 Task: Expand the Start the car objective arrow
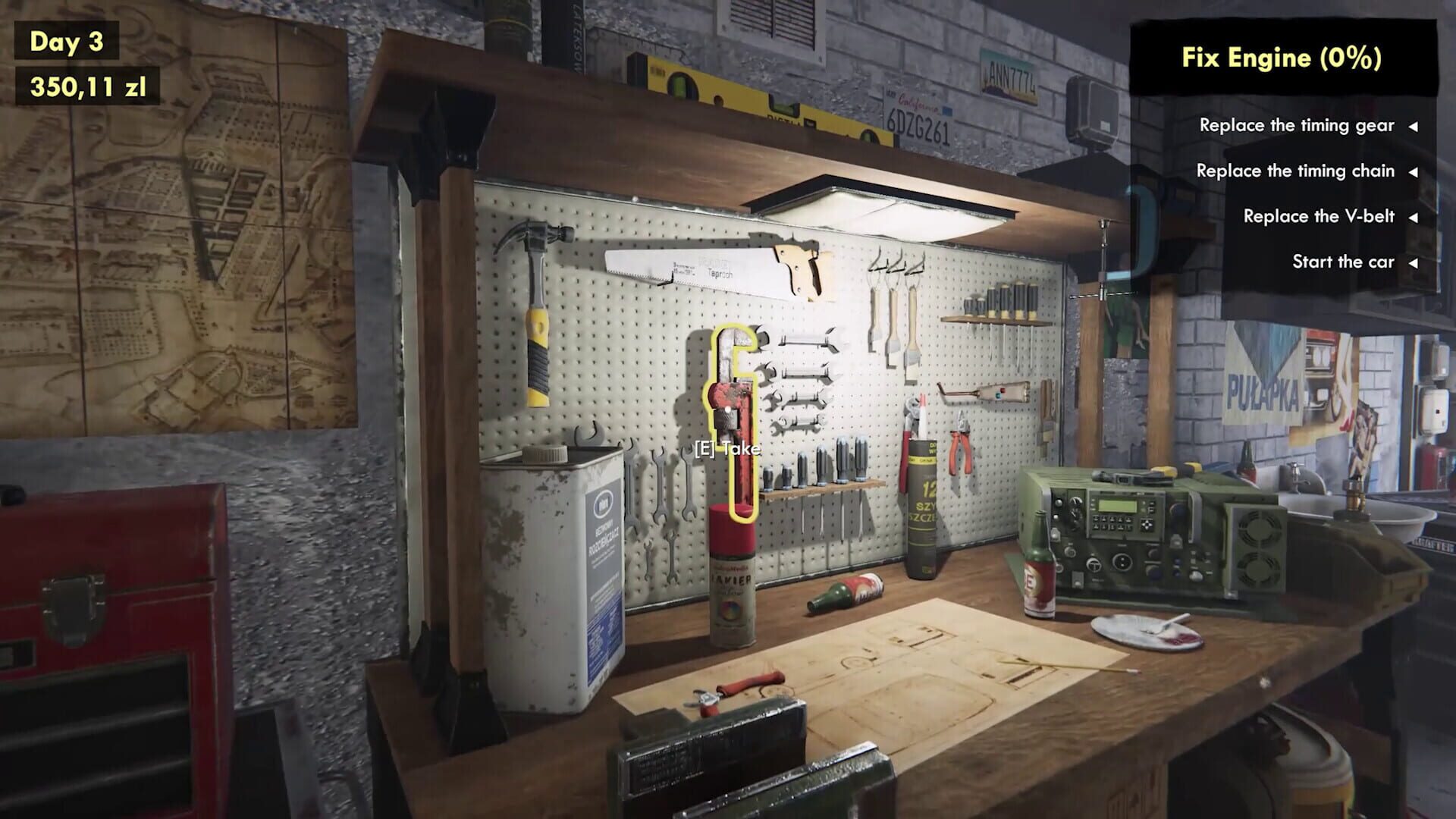pyautogui.click(x=1415, y=262)
